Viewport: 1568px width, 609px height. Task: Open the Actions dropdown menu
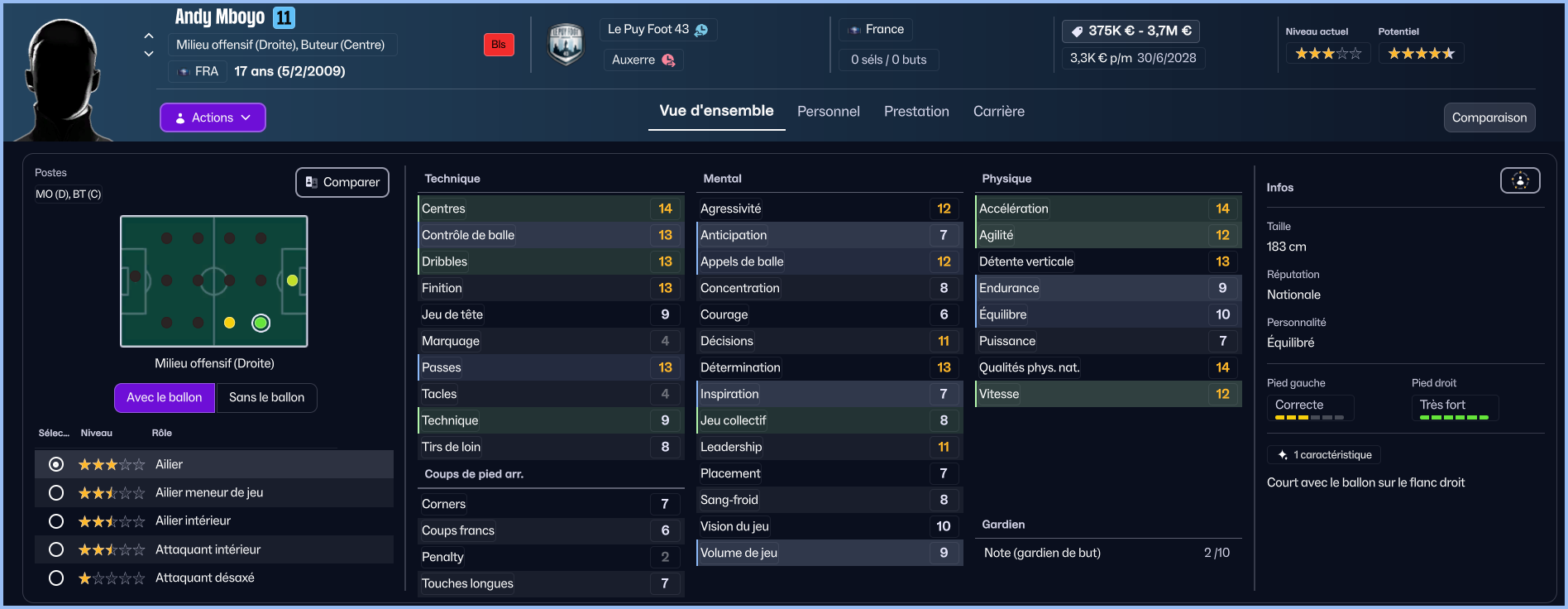click(x=213, y=117)
